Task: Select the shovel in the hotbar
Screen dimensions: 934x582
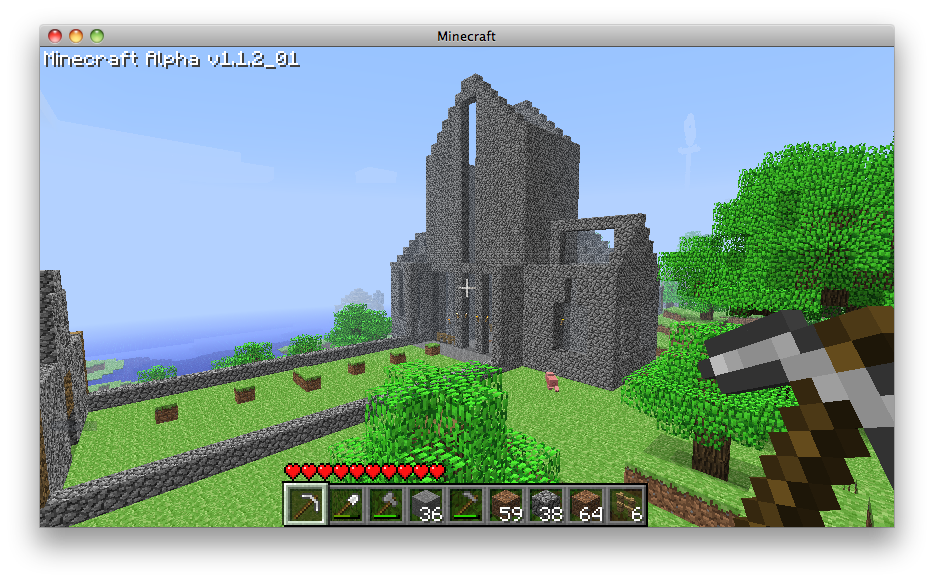Action: [346, 505]
